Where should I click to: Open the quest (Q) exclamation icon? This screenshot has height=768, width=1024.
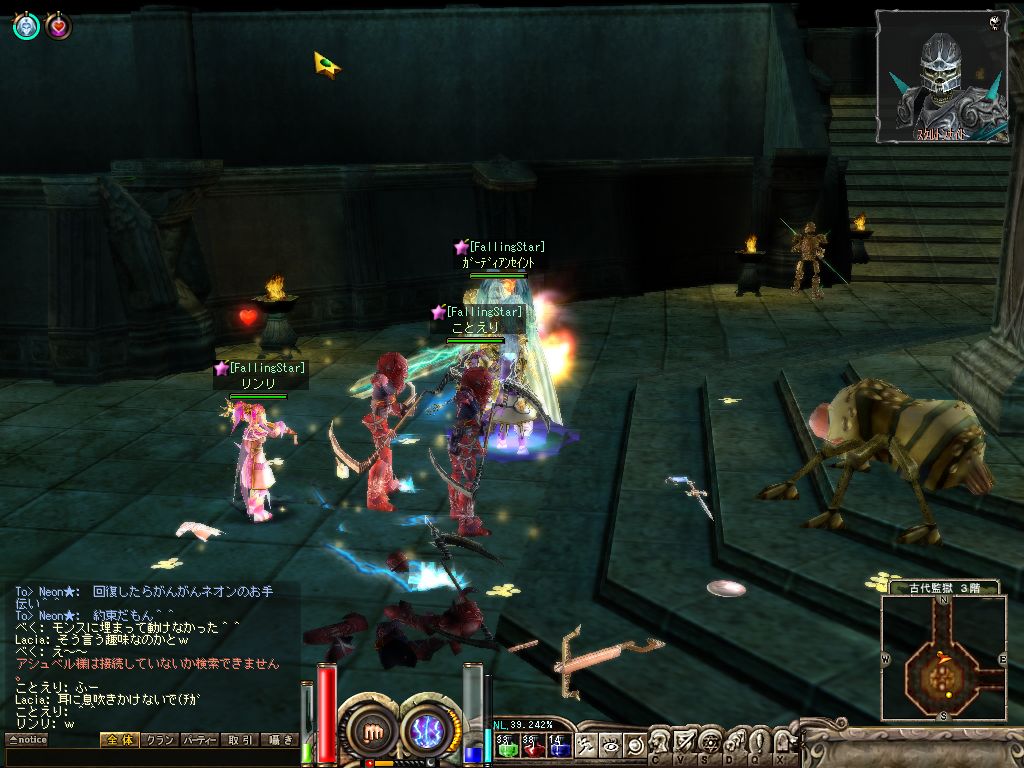tap(758, 742)
